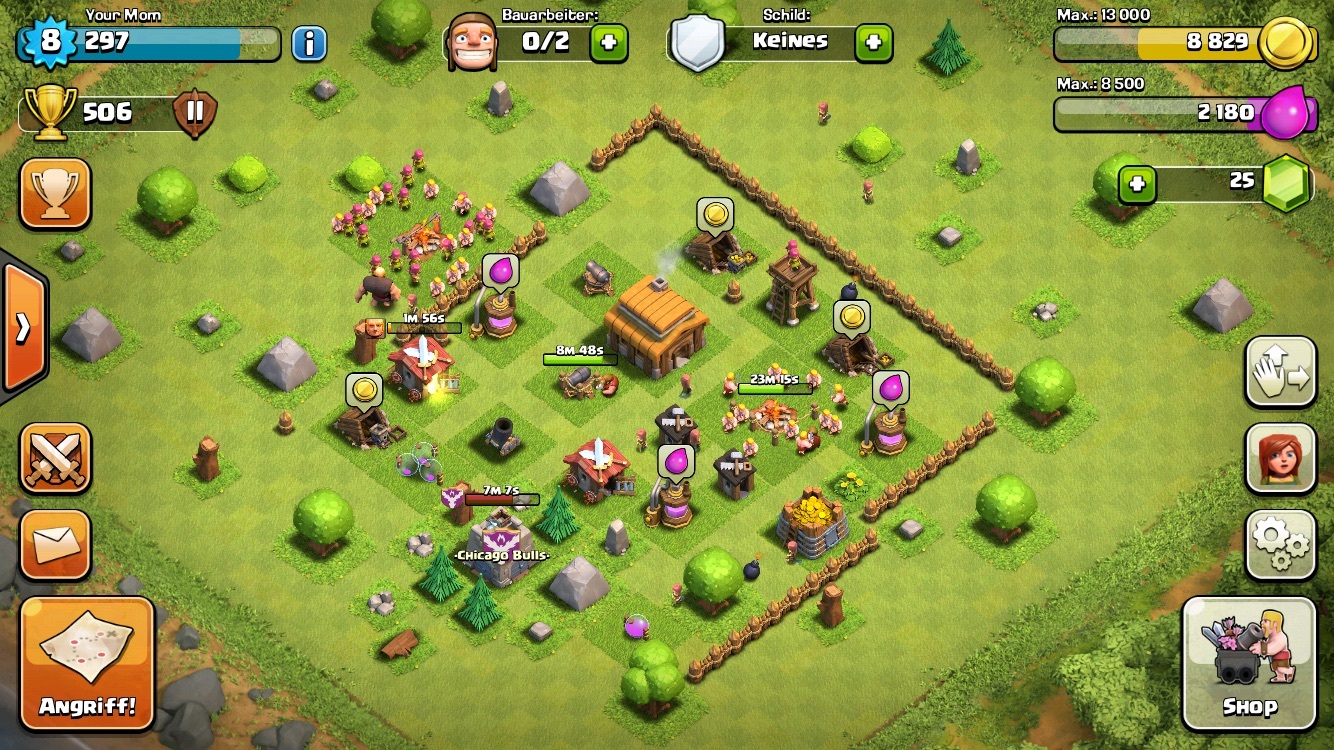The width and height of the screenshot is (1334, 750).
Task: Open the envelope messages inbox
Action: [x=55, y=545]
